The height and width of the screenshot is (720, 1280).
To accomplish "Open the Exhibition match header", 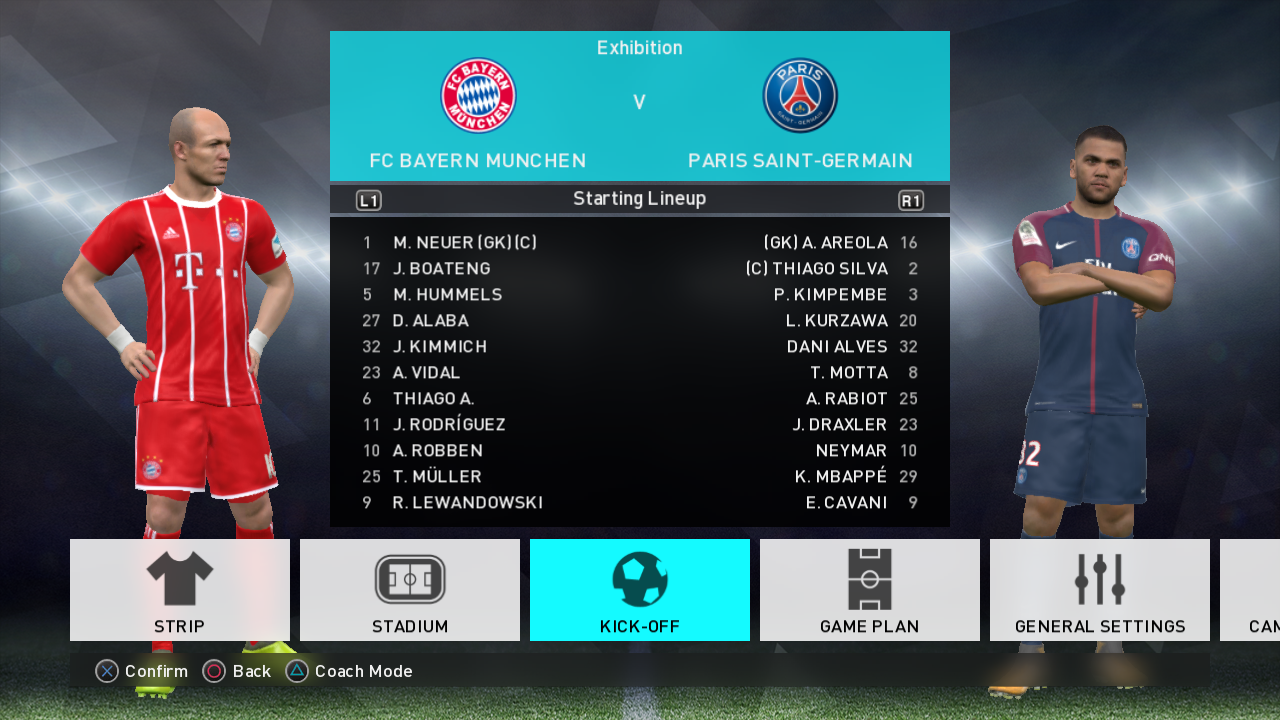I will (x=640, y=47).
